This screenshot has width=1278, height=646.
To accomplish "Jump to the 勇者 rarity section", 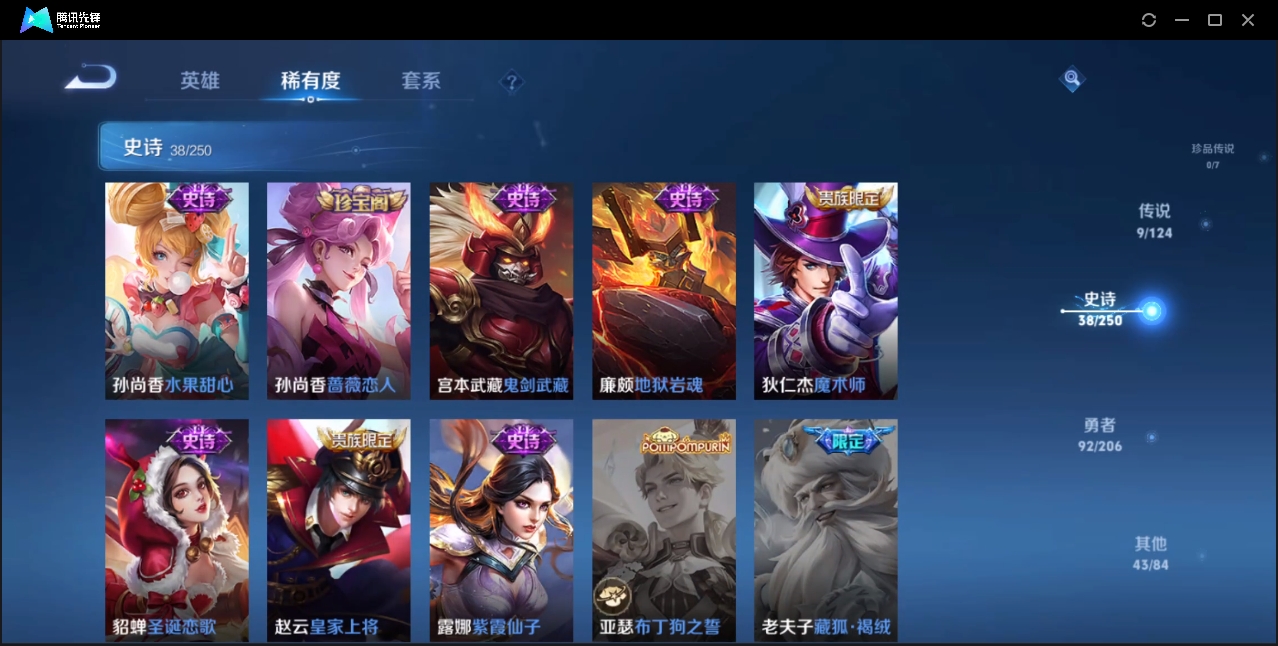I will [1100, 434].
